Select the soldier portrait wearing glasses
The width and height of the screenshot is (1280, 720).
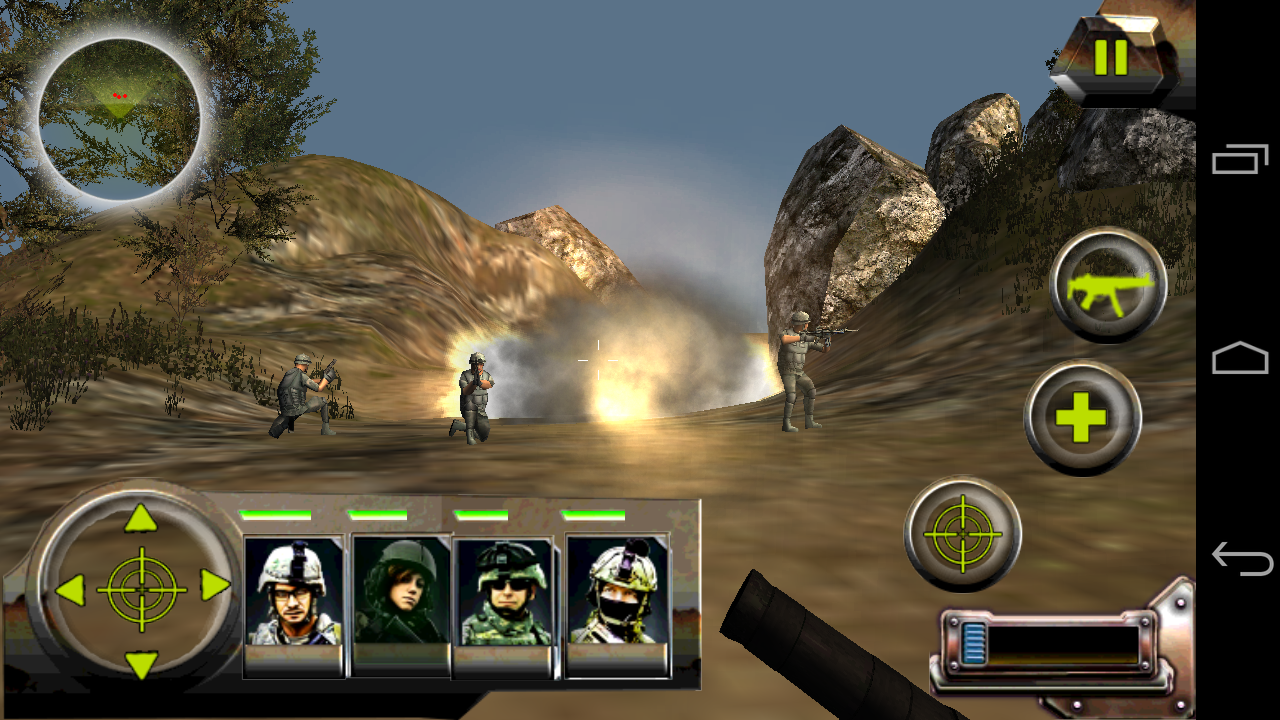[x=293, y=594]
